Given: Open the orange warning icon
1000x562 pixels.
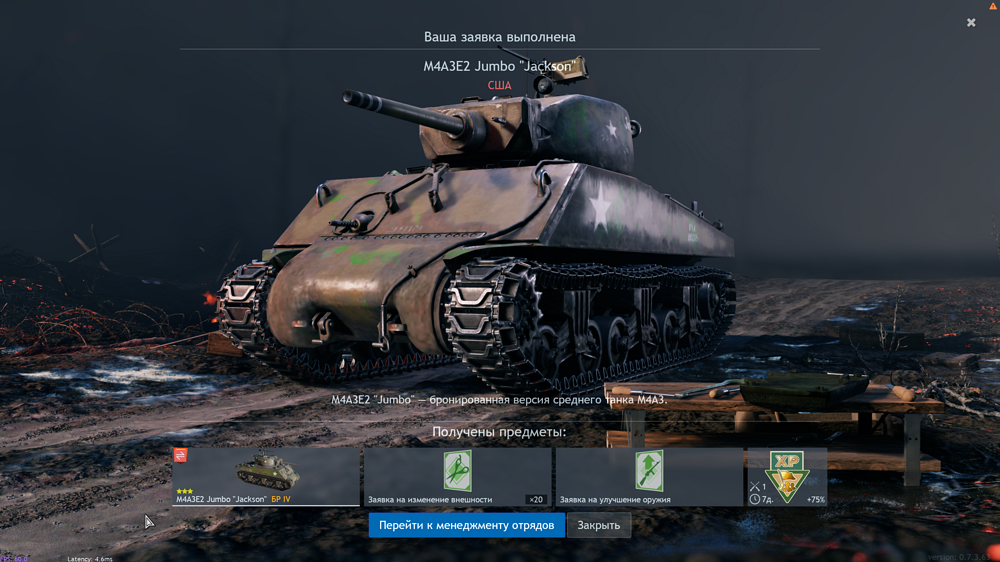Looking at the screenshot, I should coord(993,6).
